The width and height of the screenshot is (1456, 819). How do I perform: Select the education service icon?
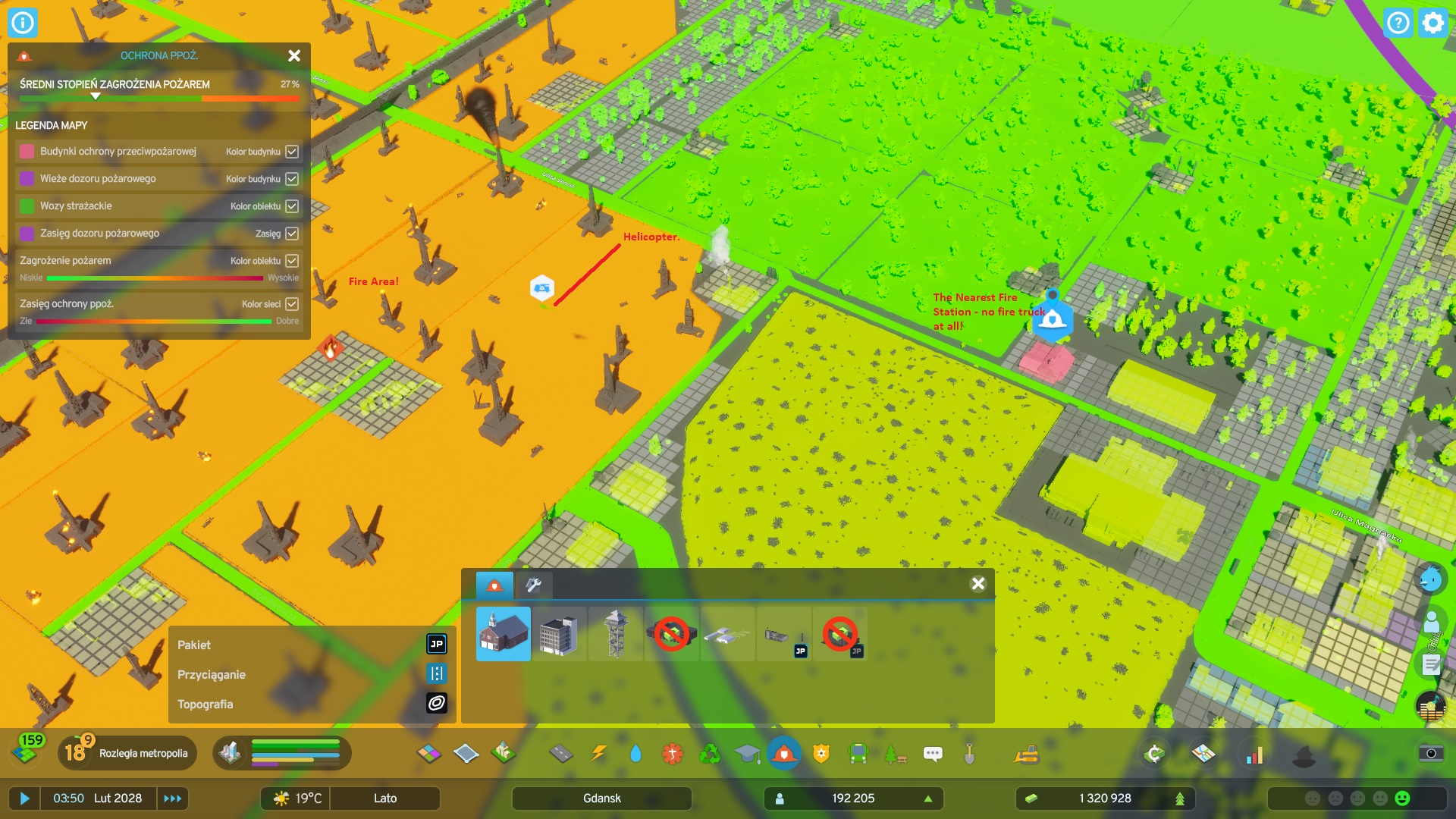[749, 754]
